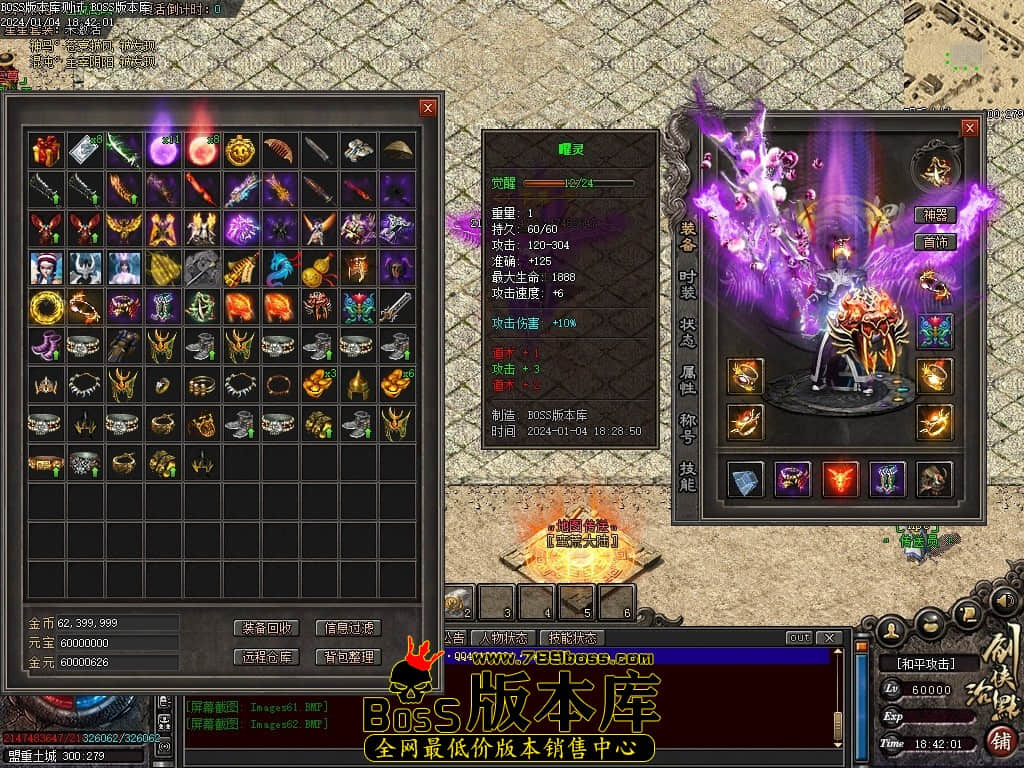Sort the bag with 背包整理
1024x768 pixels.
coord(348,657)
